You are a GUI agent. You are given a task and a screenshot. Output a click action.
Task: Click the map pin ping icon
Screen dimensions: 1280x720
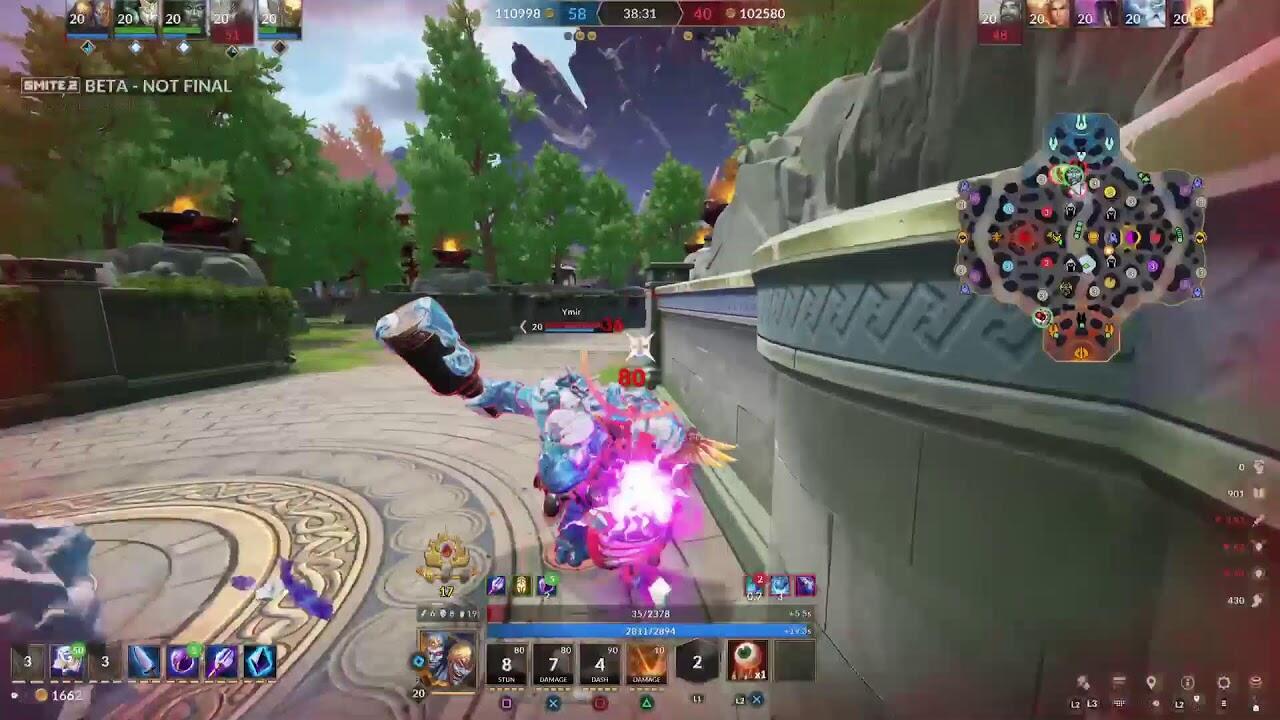(1151, 683)
